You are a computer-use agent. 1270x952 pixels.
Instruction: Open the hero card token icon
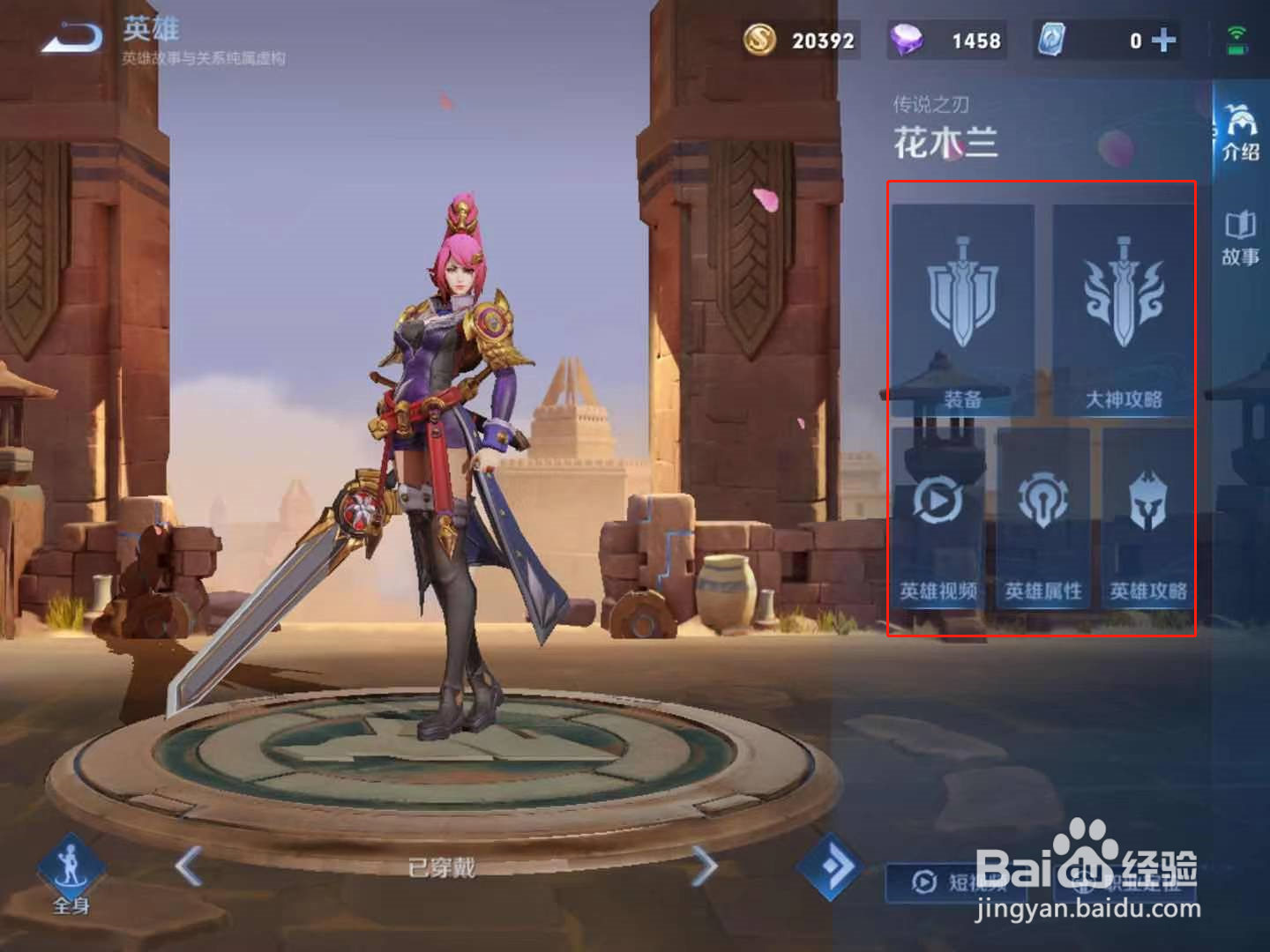pyautogui.click(x=1055, y=39)
